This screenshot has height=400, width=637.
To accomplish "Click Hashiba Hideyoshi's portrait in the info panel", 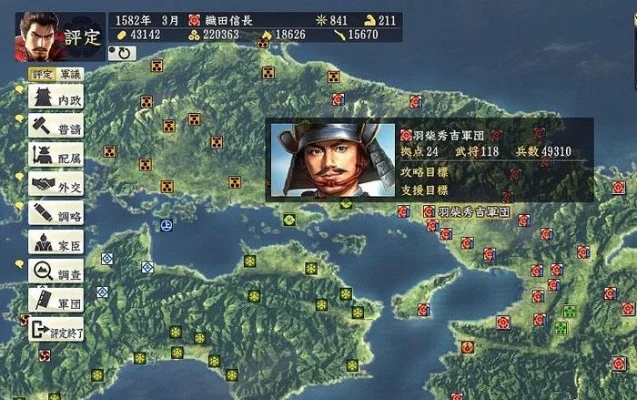I will pos(329,161).
